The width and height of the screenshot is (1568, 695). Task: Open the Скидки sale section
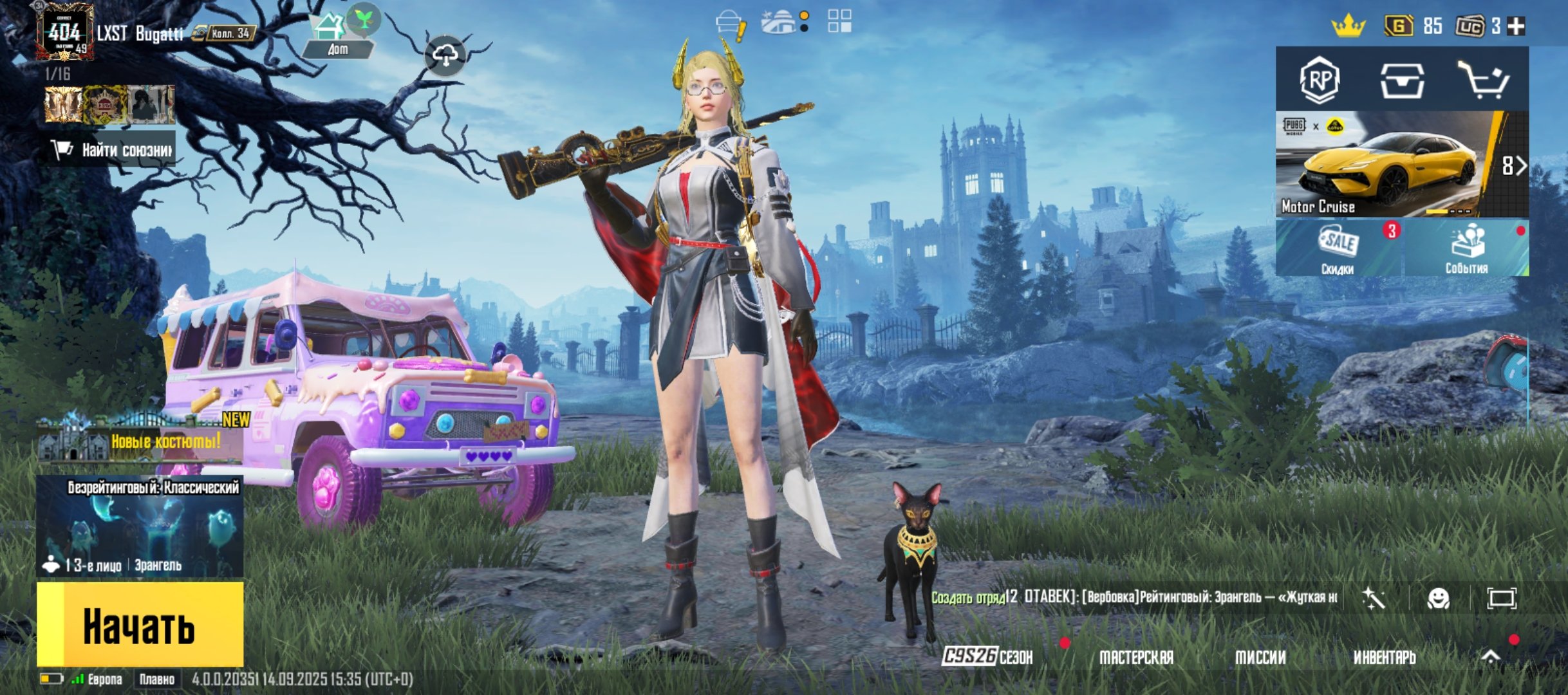click(x=1339, y=248)
